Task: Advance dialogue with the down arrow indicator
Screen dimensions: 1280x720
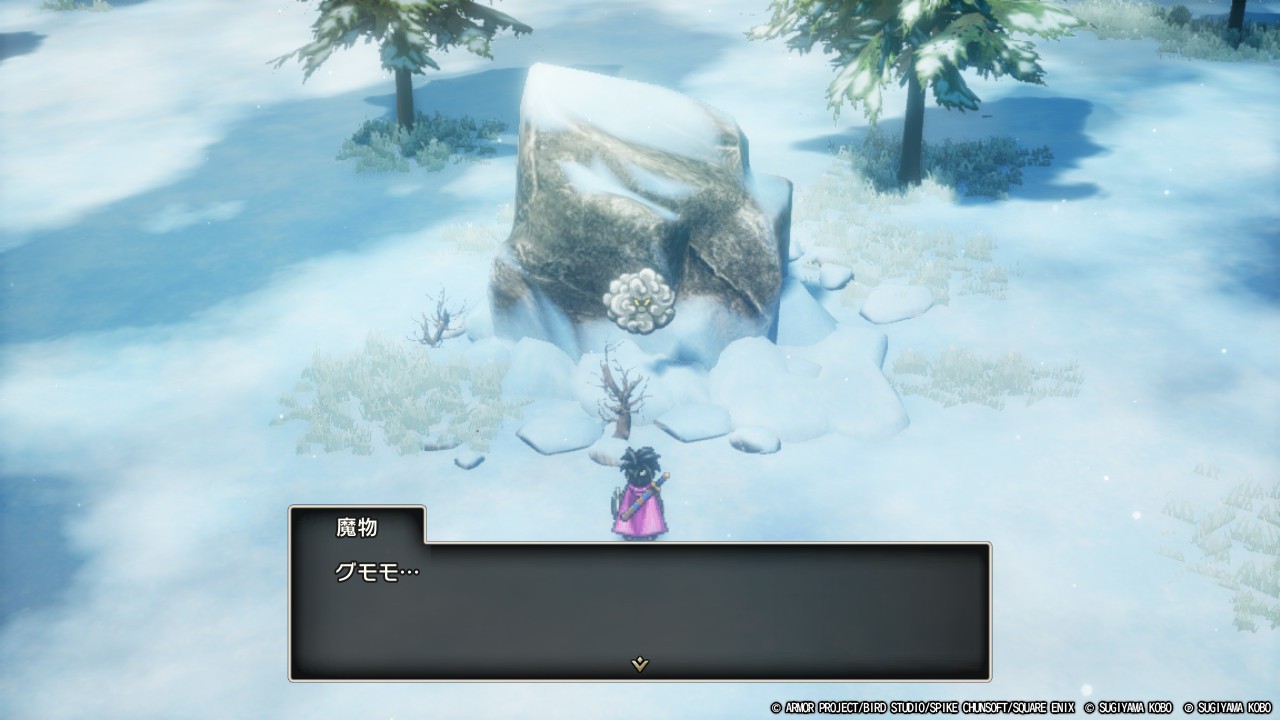Action: pyautogui.click(x=640, y=664)
